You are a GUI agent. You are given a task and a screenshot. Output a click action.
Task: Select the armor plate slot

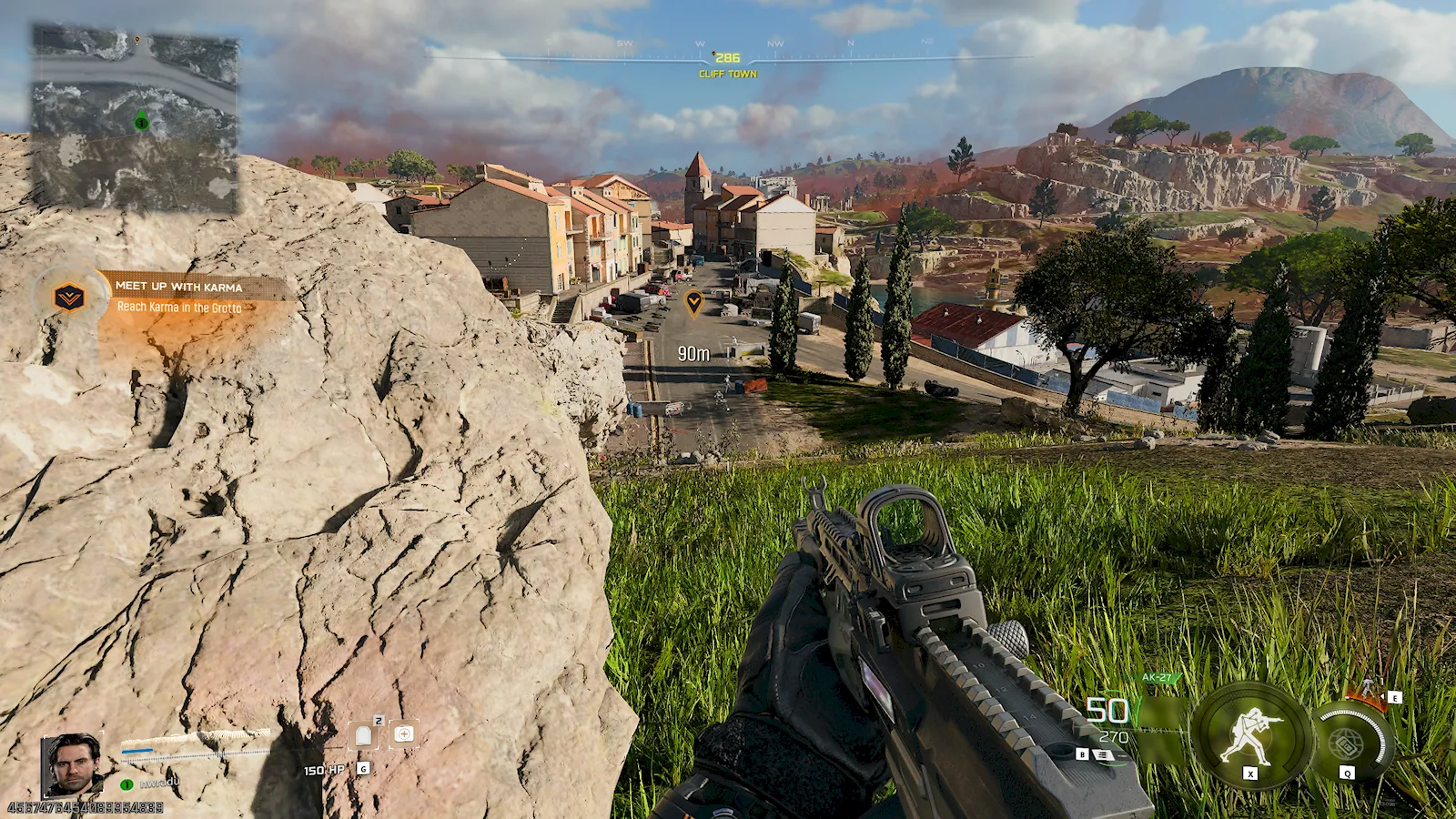pos(364,735)
